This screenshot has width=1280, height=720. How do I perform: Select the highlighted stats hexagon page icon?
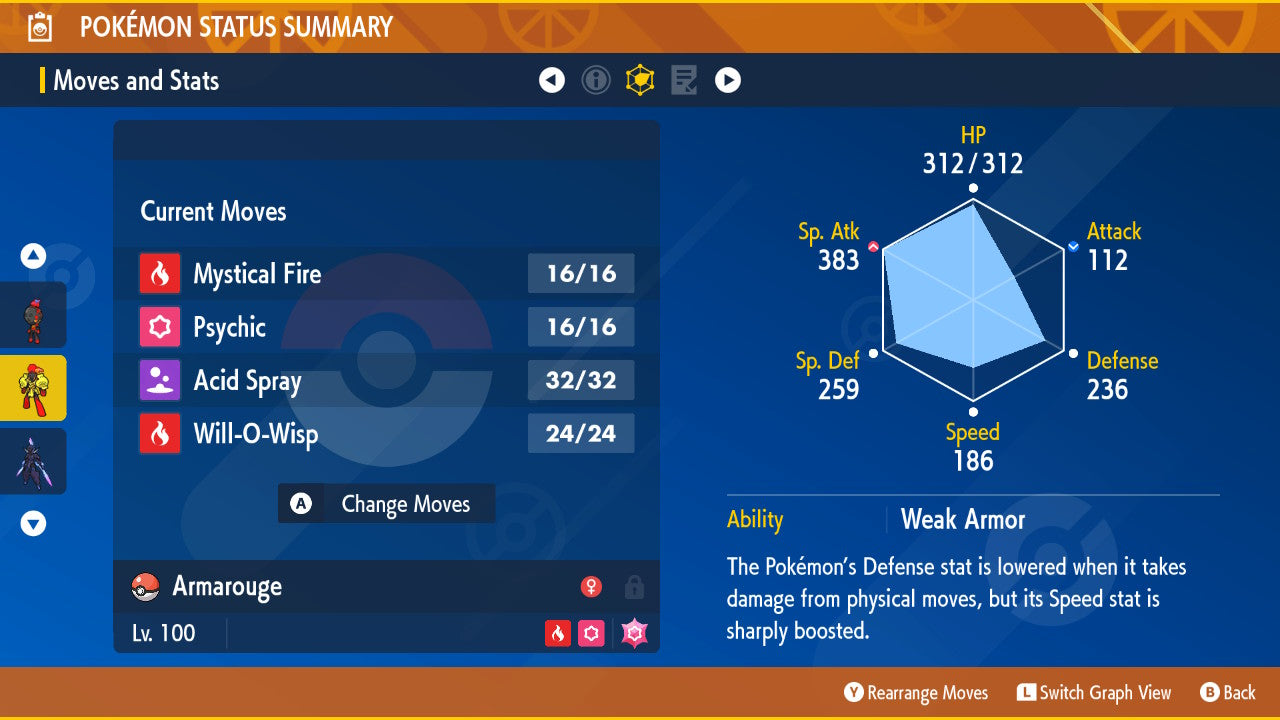(640, 80)
